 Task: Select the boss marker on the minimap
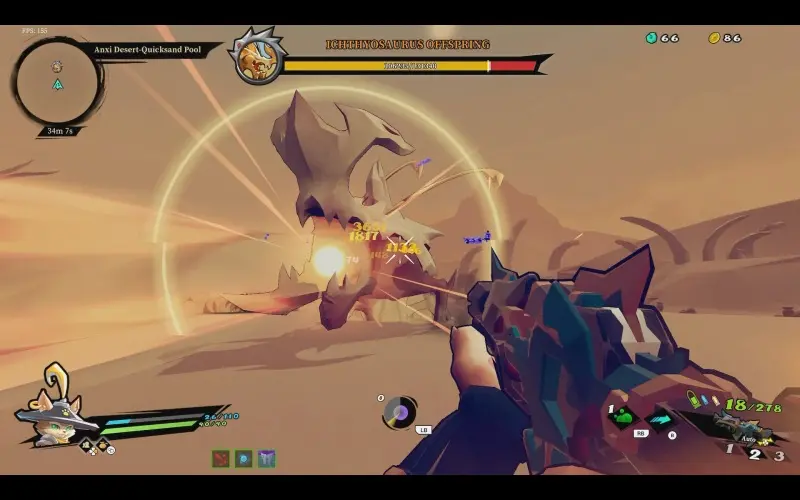pyautogui.click(x=57, y=66)
